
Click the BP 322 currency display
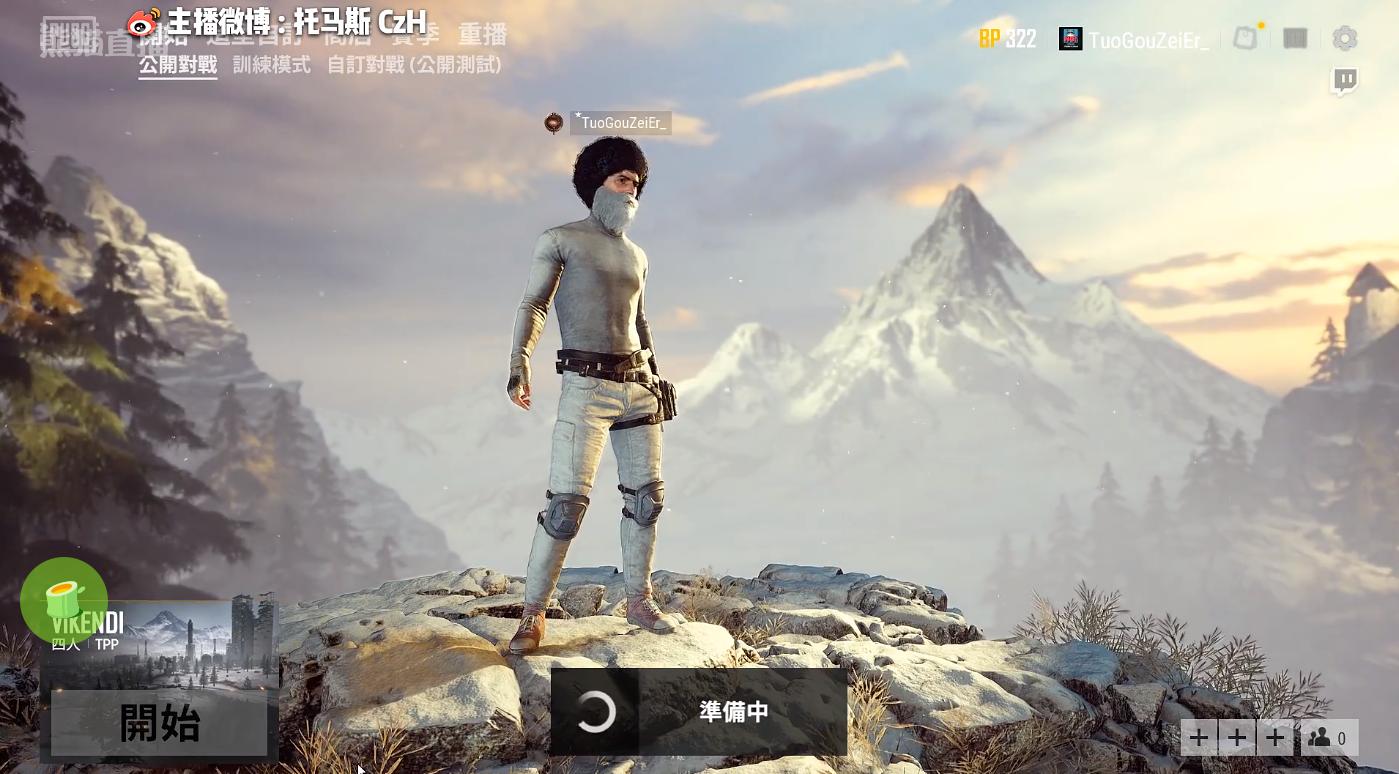1008,38
